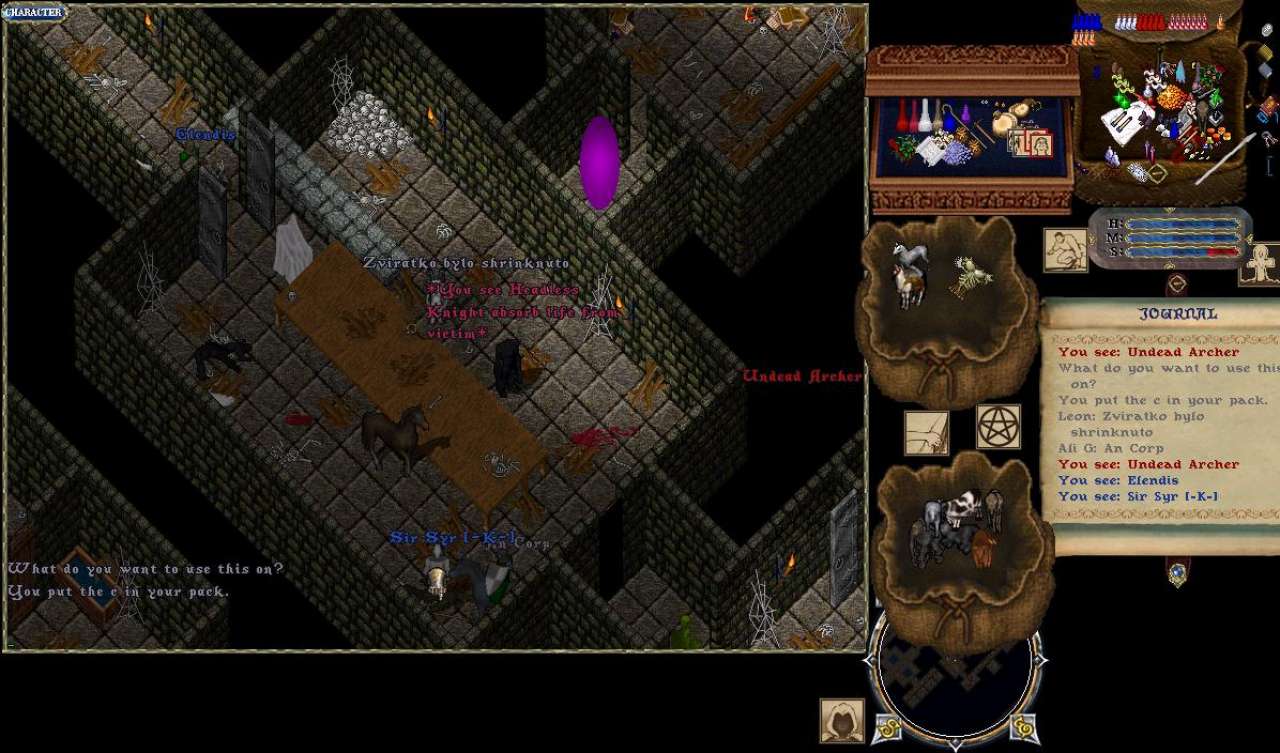This screenshot has width=1280, height=753.
Task: Select the white scroll in backpack
Action: click(1127, 122)
